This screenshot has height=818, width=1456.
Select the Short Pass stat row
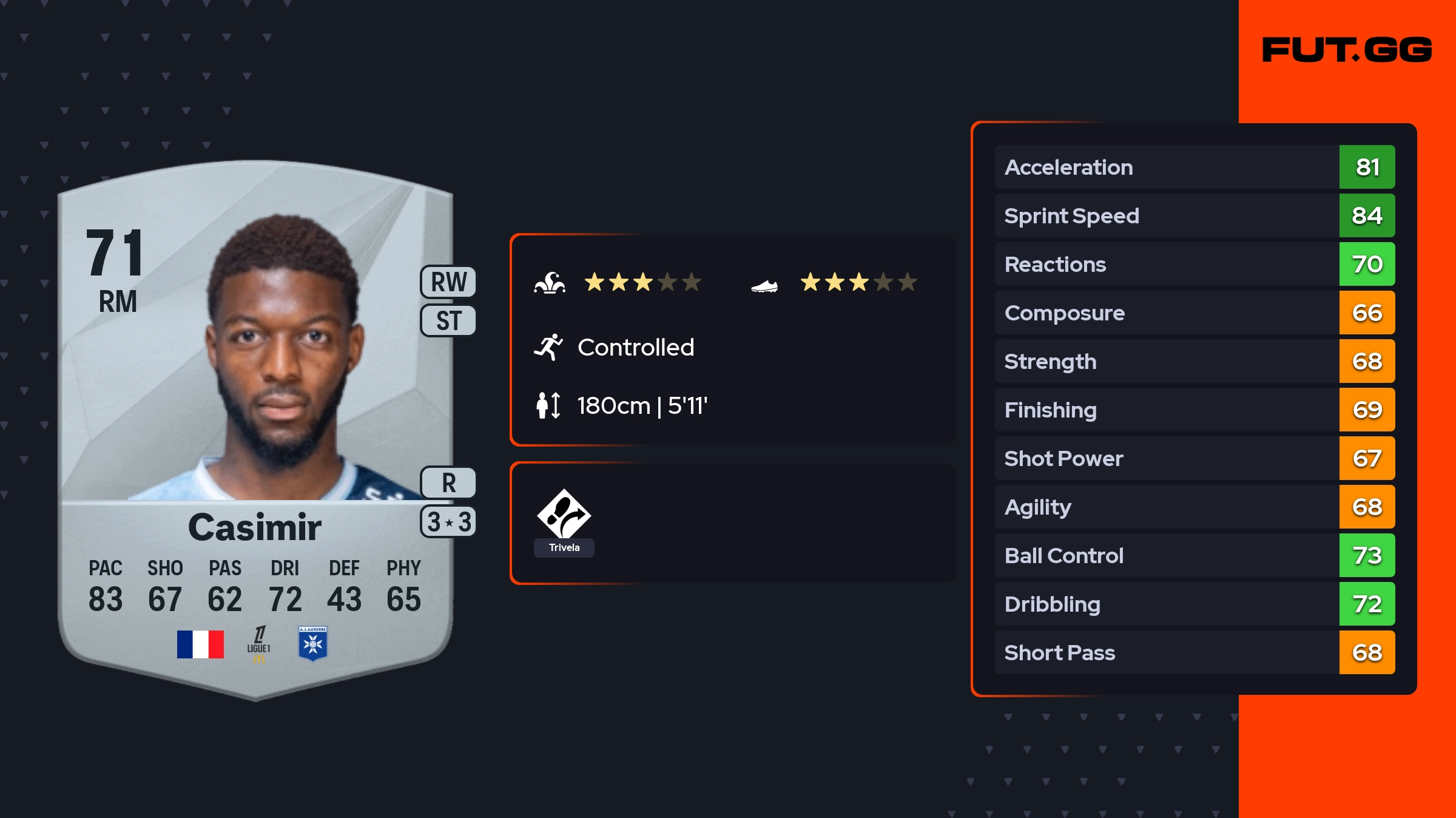(1194, 652)
